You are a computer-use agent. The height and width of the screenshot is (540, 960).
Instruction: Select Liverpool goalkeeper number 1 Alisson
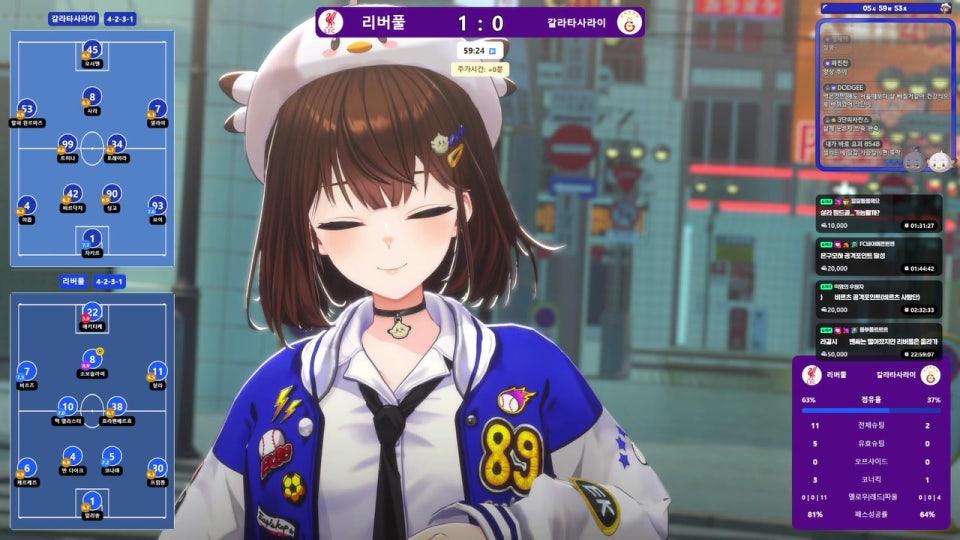92,501
